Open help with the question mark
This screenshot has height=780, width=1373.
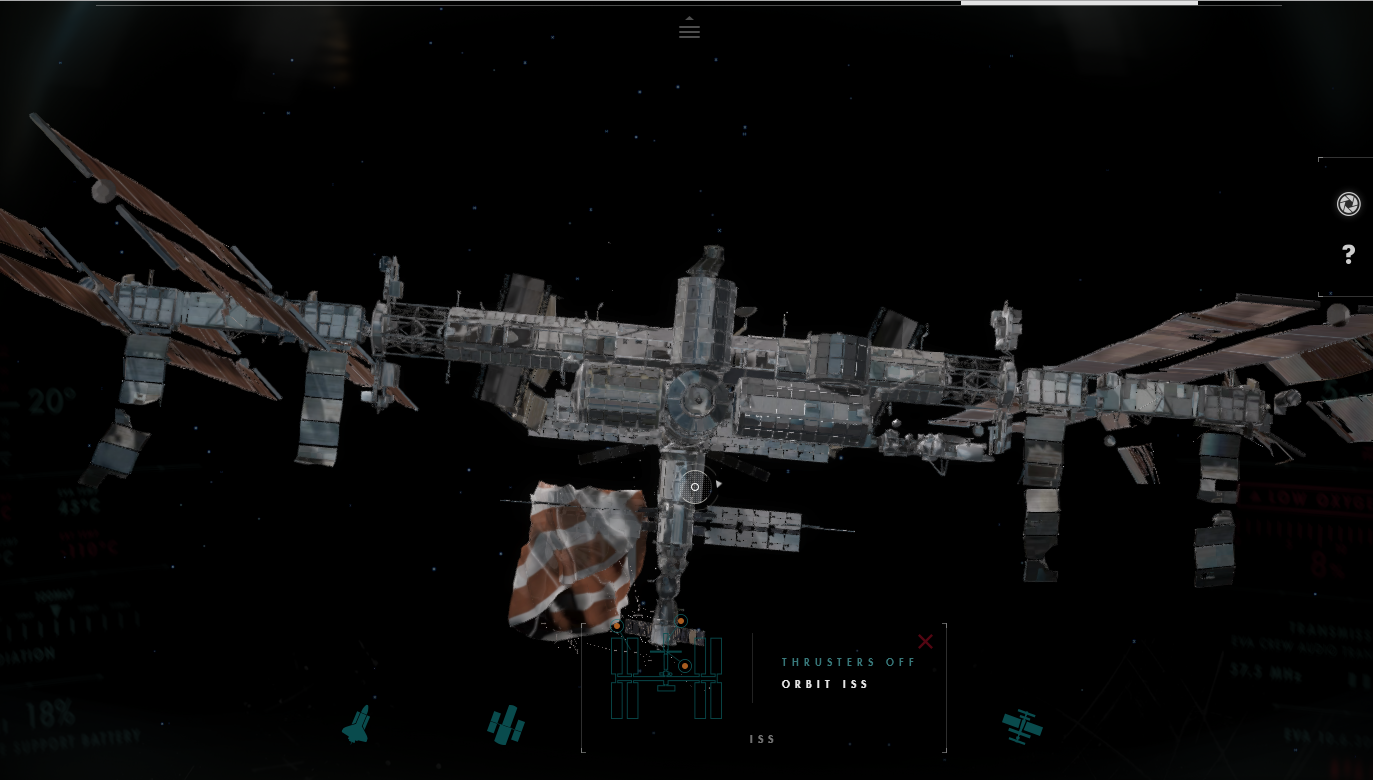pos(1348,255)
